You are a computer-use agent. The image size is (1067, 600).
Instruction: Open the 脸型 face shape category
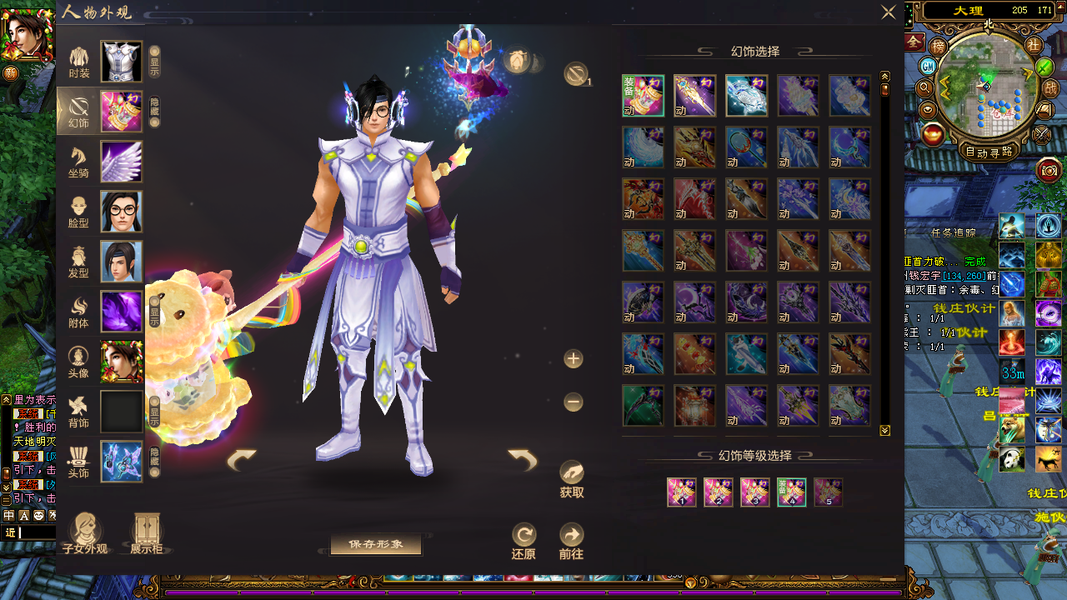(79, 211)
